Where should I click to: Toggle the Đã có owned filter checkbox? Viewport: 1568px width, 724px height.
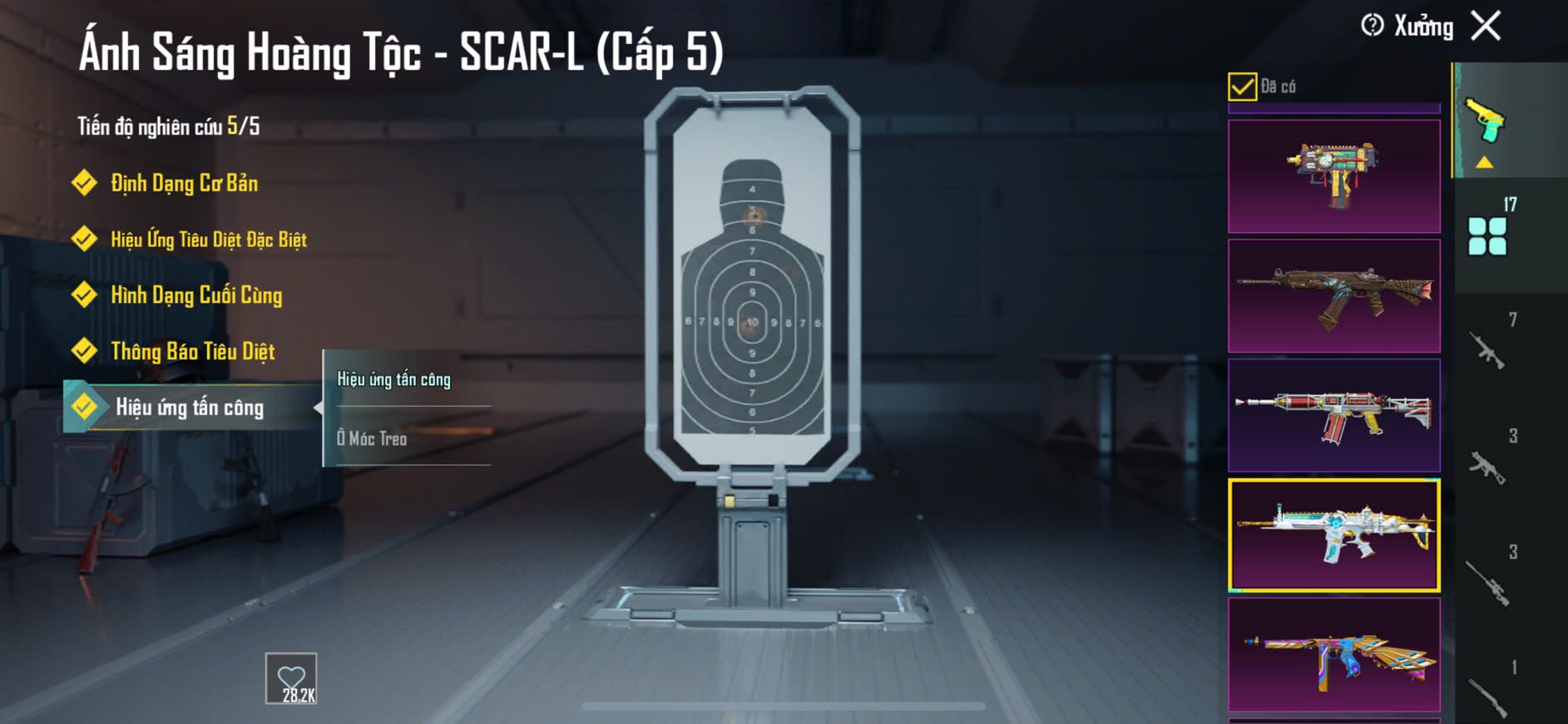(x=1242, y=87)
